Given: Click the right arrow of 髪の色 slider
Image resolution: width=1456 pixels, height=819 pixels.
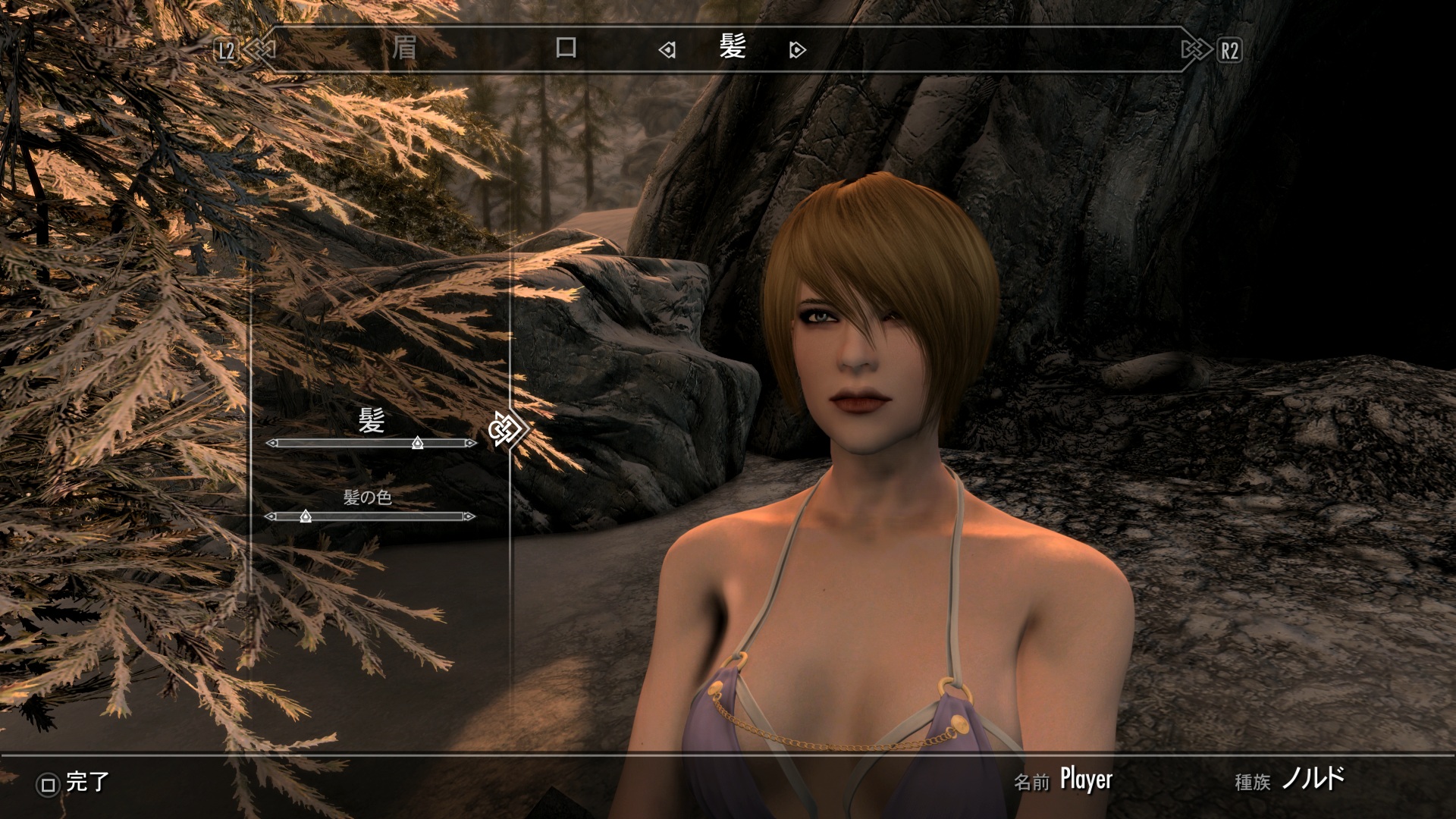Looking at the screenshot, I should pyautogui.click(x=470, y=517).
